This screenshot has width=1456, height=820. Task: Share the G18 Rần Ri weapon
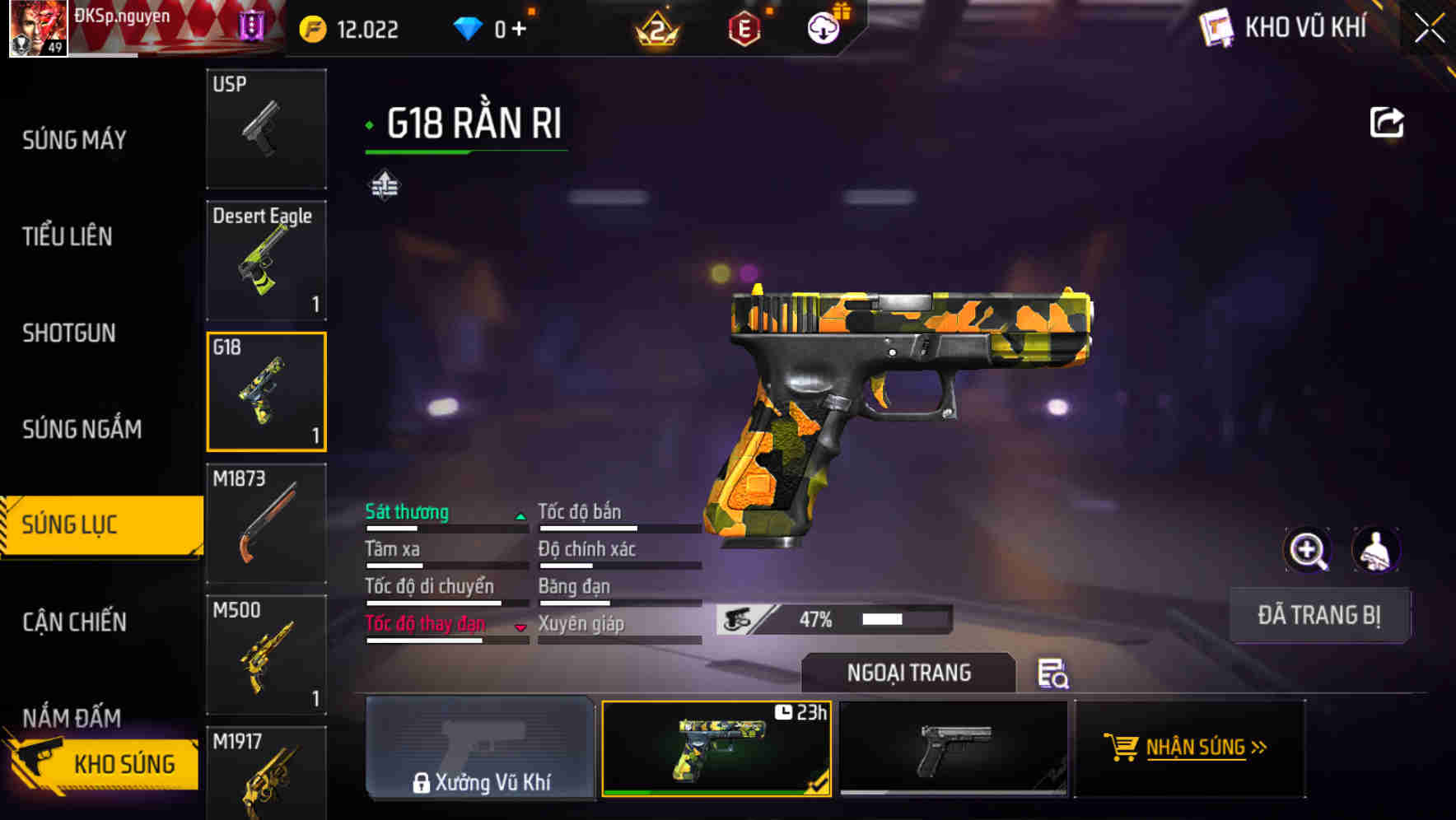click(x=1387, y=121)
